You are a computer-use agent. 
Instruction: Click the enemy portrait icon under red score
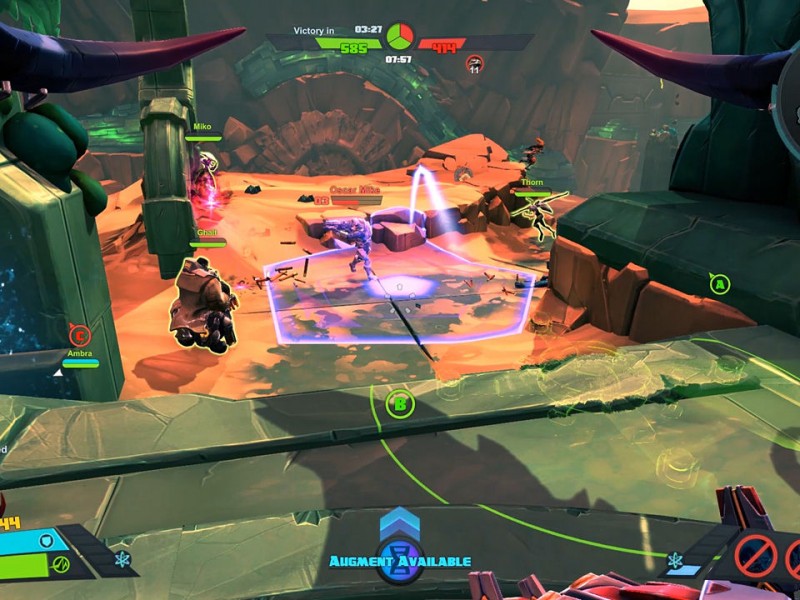point(475,64)
